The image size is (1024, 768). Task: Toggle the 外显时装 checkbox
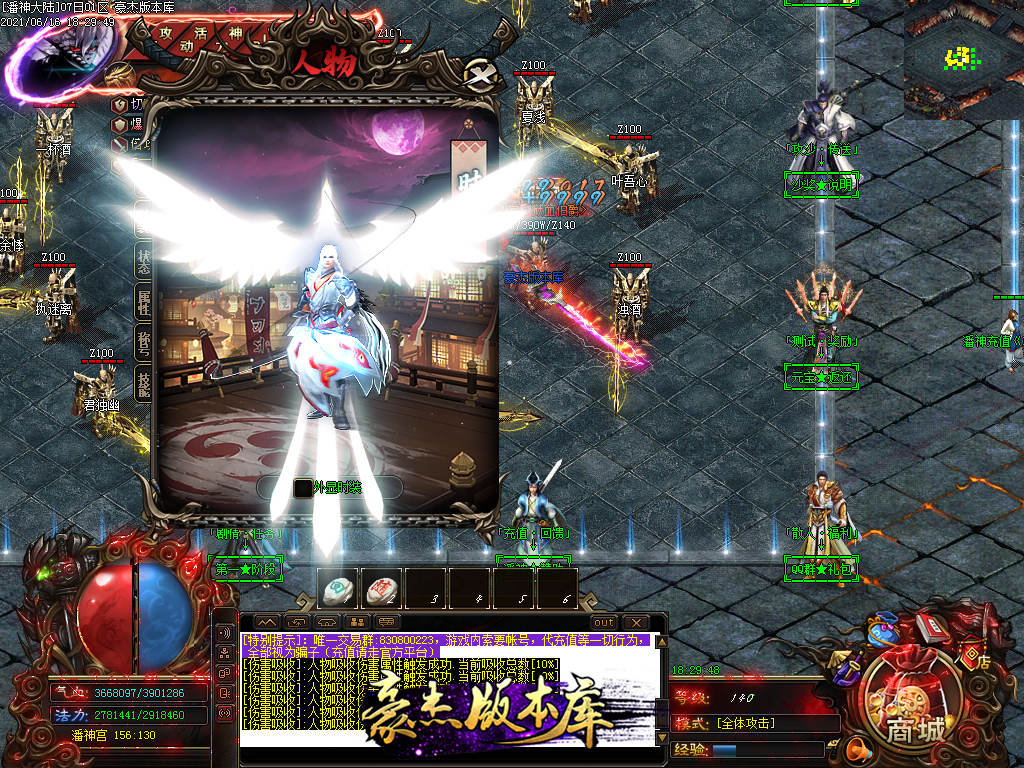pos(303,488)
